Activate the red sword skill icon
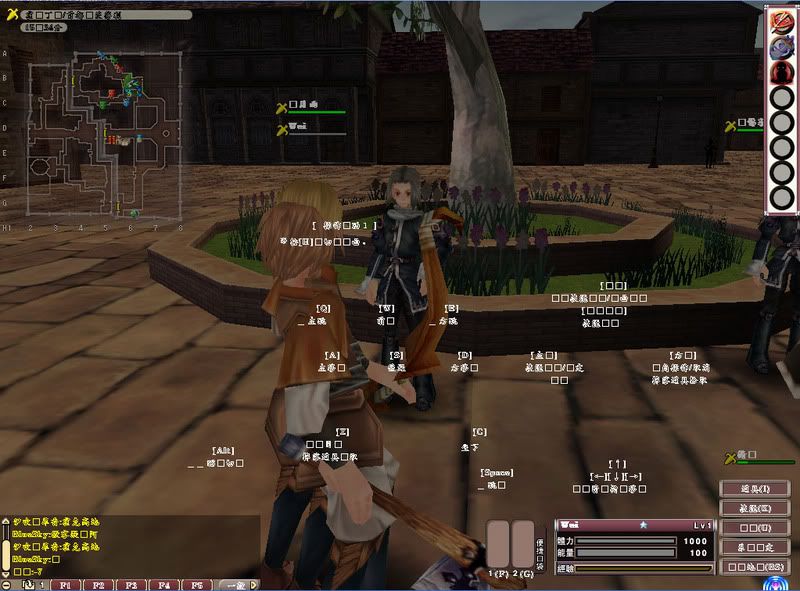 [x=780, y=22]
